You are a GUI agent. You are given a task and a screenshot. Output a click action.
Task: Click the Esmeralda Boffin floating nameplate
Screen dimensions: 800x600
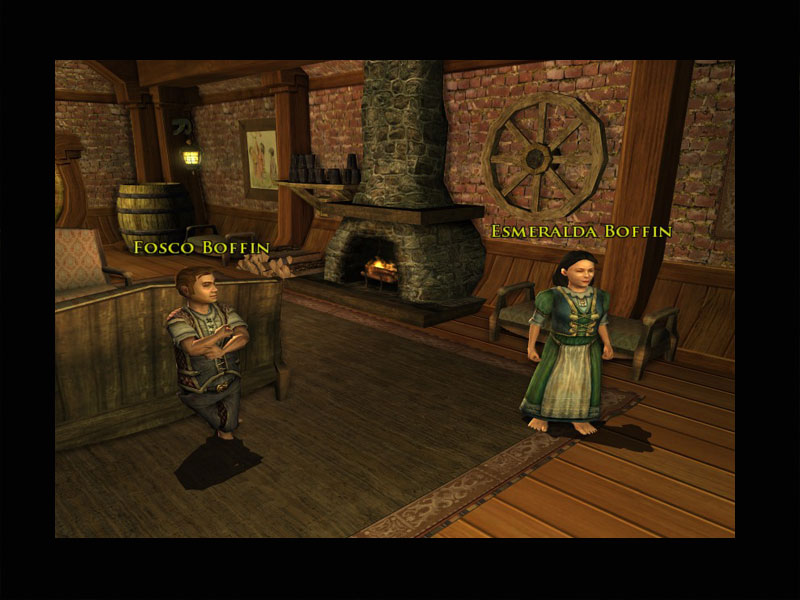pos(580,231)
